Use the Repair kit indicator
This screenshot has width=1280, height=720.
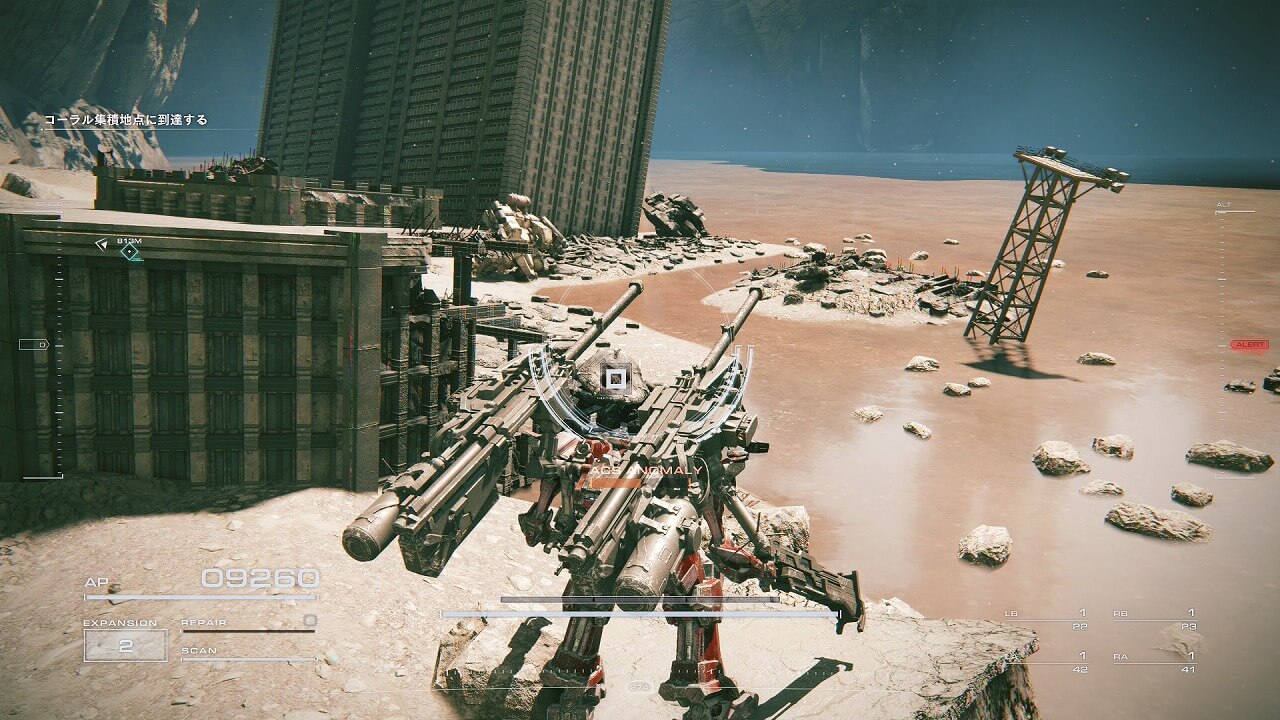pos(248,623)
